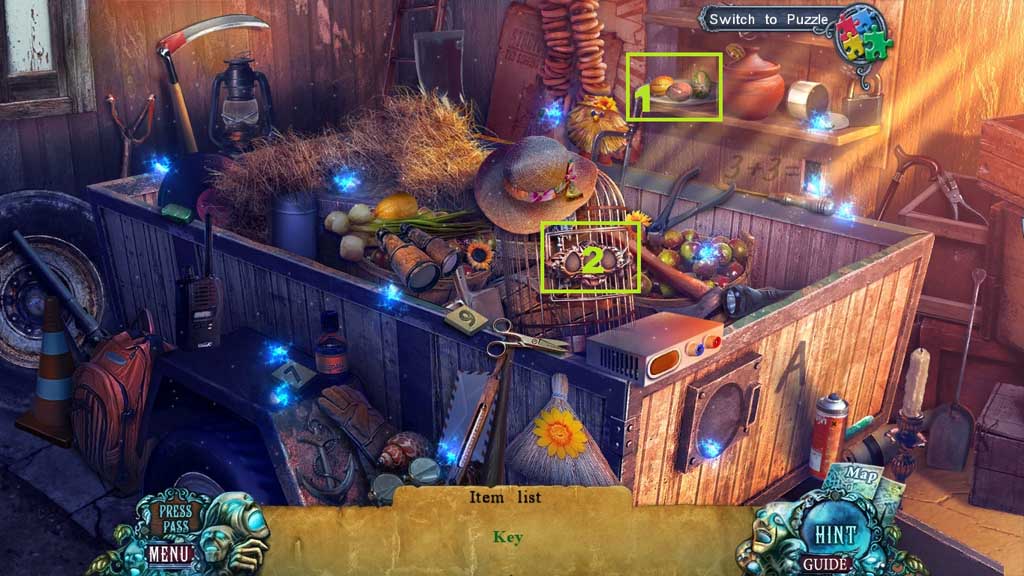The image size is (1024, 576).
Task: Open the strategy Guide
Action: click(x=827, y=565)
